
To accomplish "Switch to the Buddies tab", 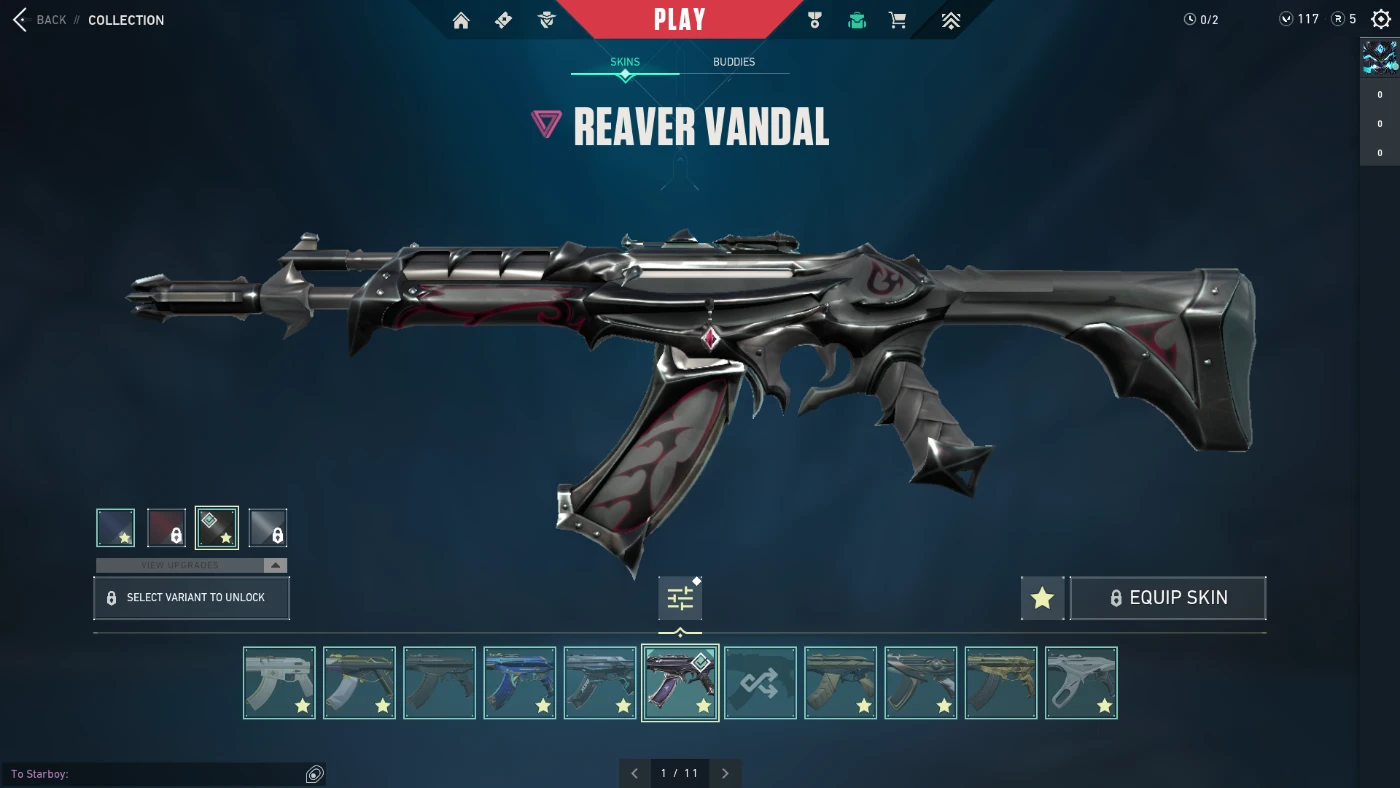I will [x=734, y=62].
